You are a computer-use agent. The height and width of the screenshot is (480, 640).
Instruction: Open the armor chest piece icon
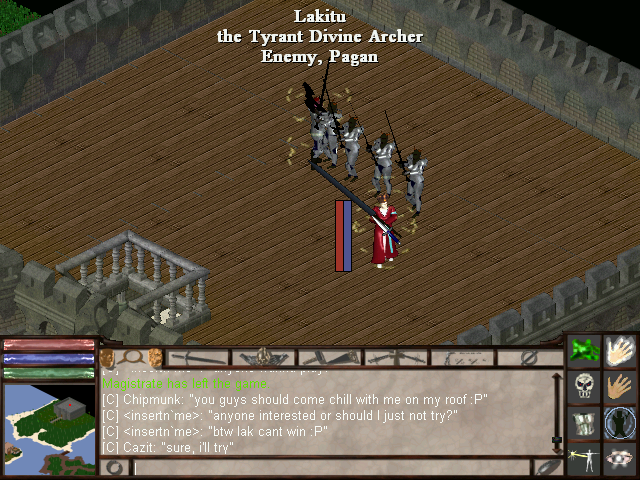[585, 423]
